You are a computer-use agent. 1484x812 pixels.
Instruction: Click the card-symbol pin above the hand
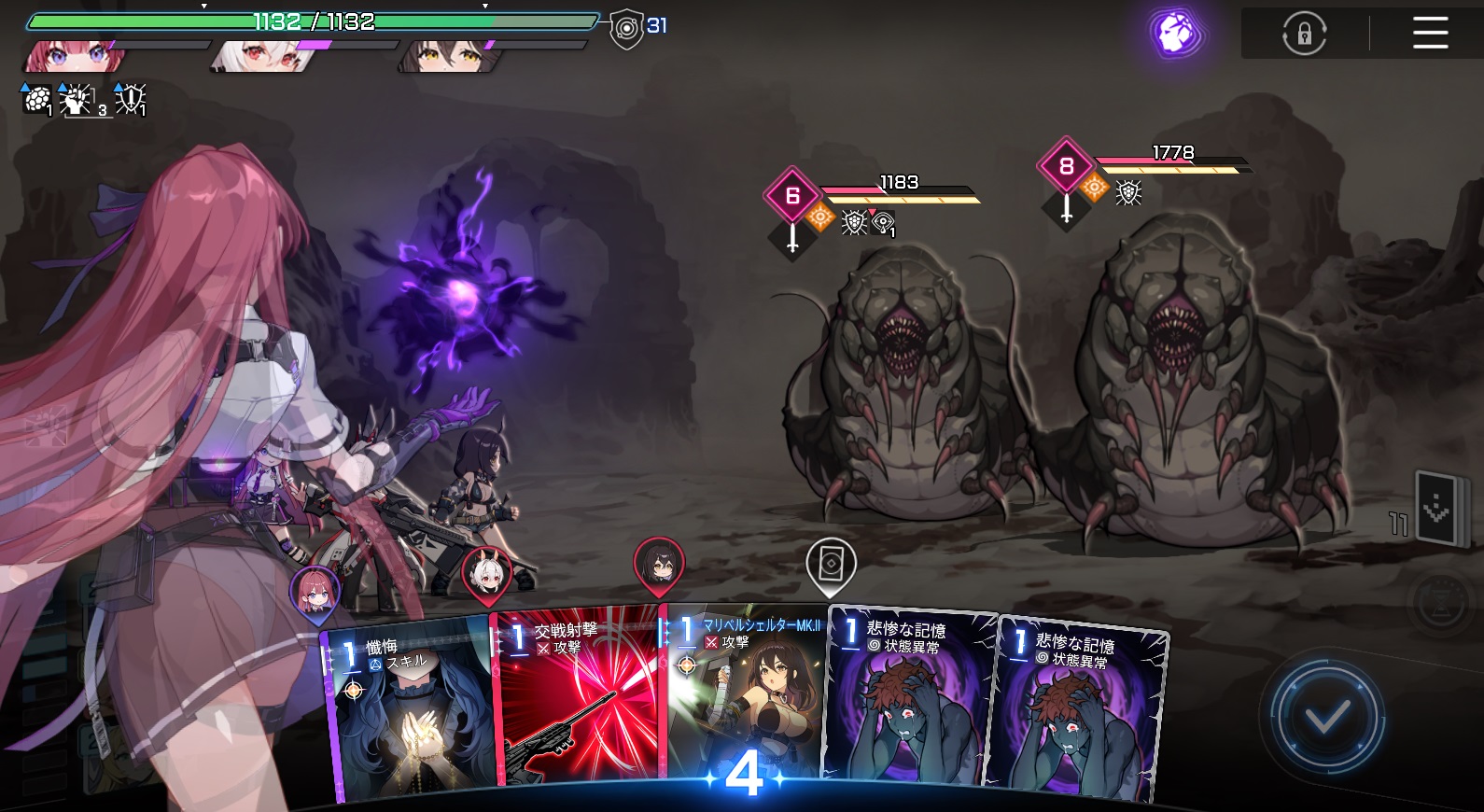831,565
